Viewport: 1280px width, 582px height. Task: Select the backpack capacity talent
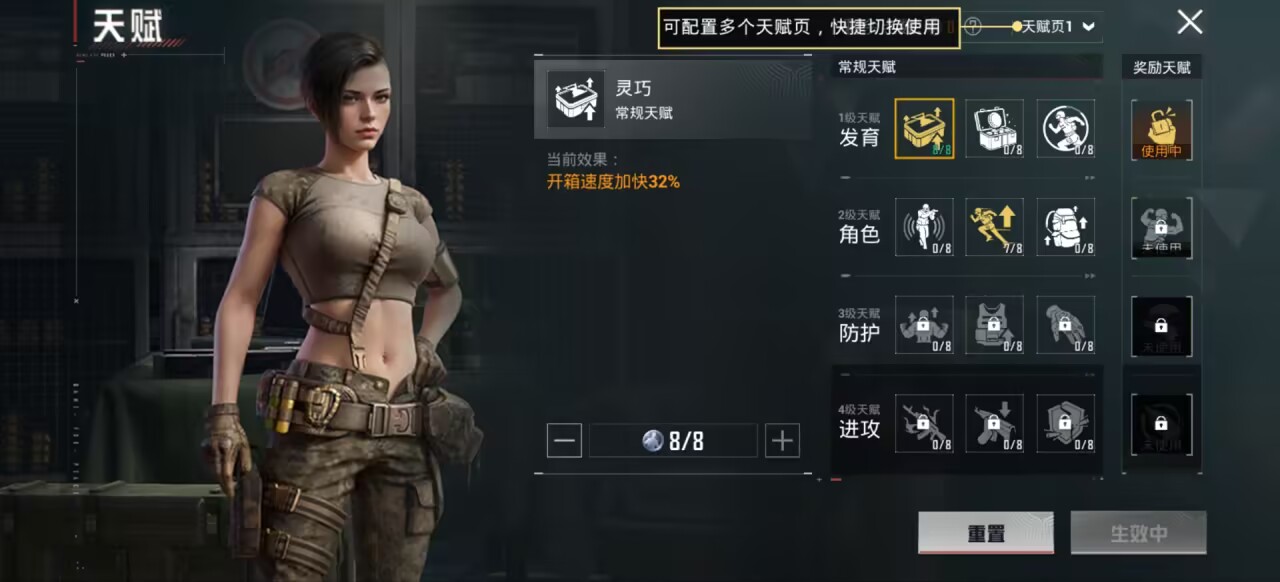point(1065,226)
